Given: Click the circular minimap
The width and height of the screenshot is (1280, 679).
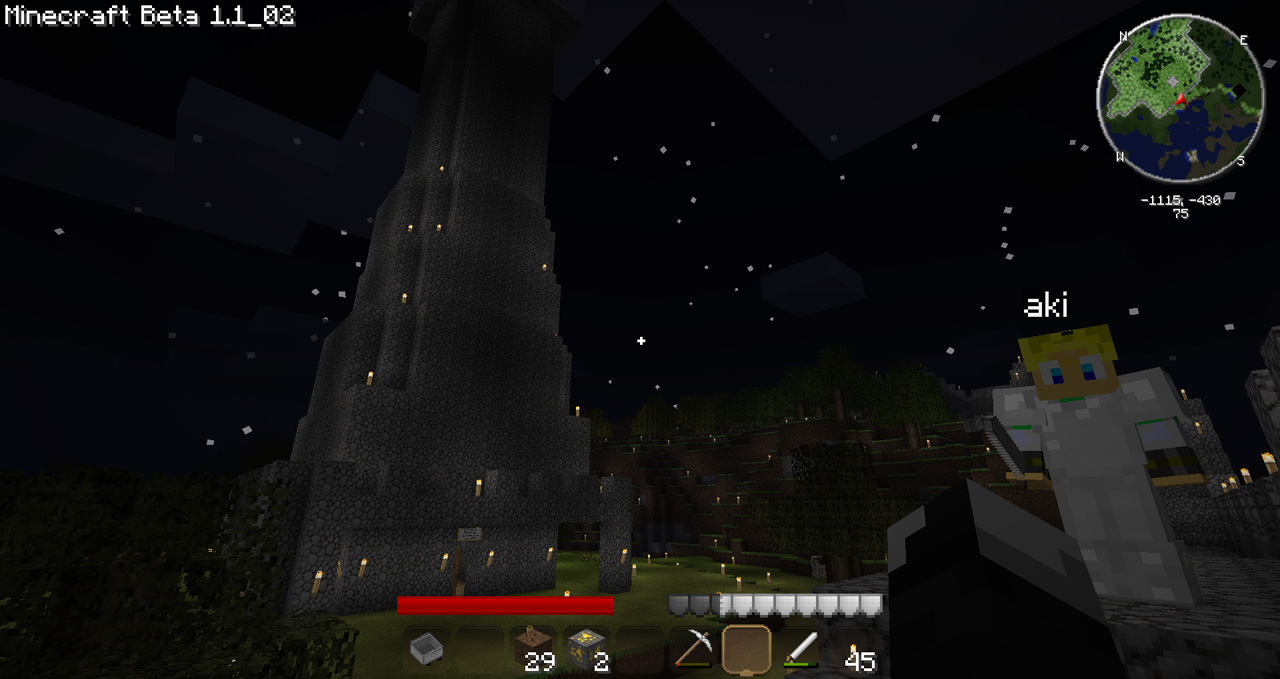Looking at the screenshot, I should [x=1180, y=98].
